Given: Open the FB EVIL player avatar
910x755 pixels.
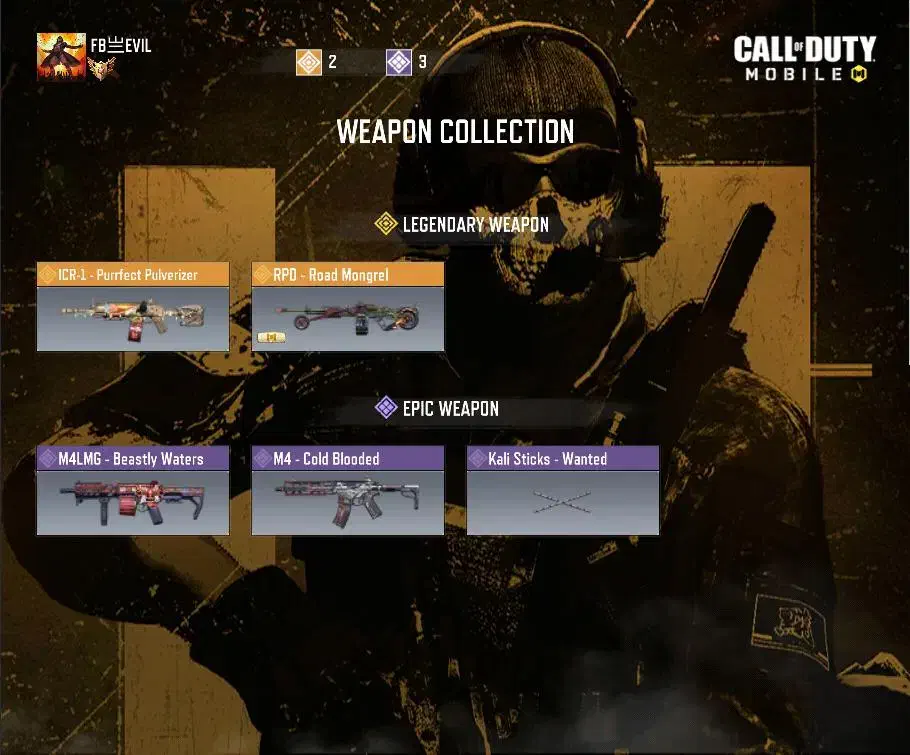Looking at the screenshot, I should point(60,56).
